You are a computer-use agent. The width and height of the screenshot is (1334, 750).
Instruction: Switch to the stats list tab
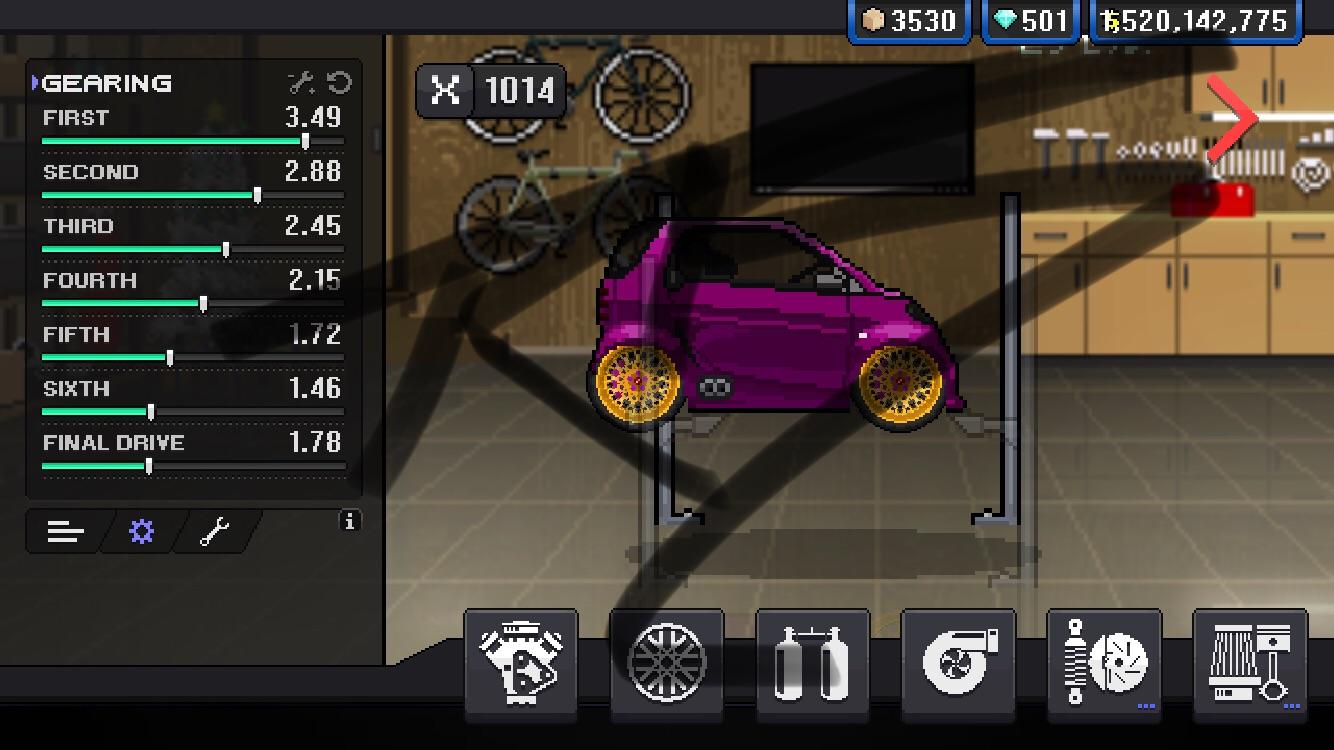click(x=64, y=531)
